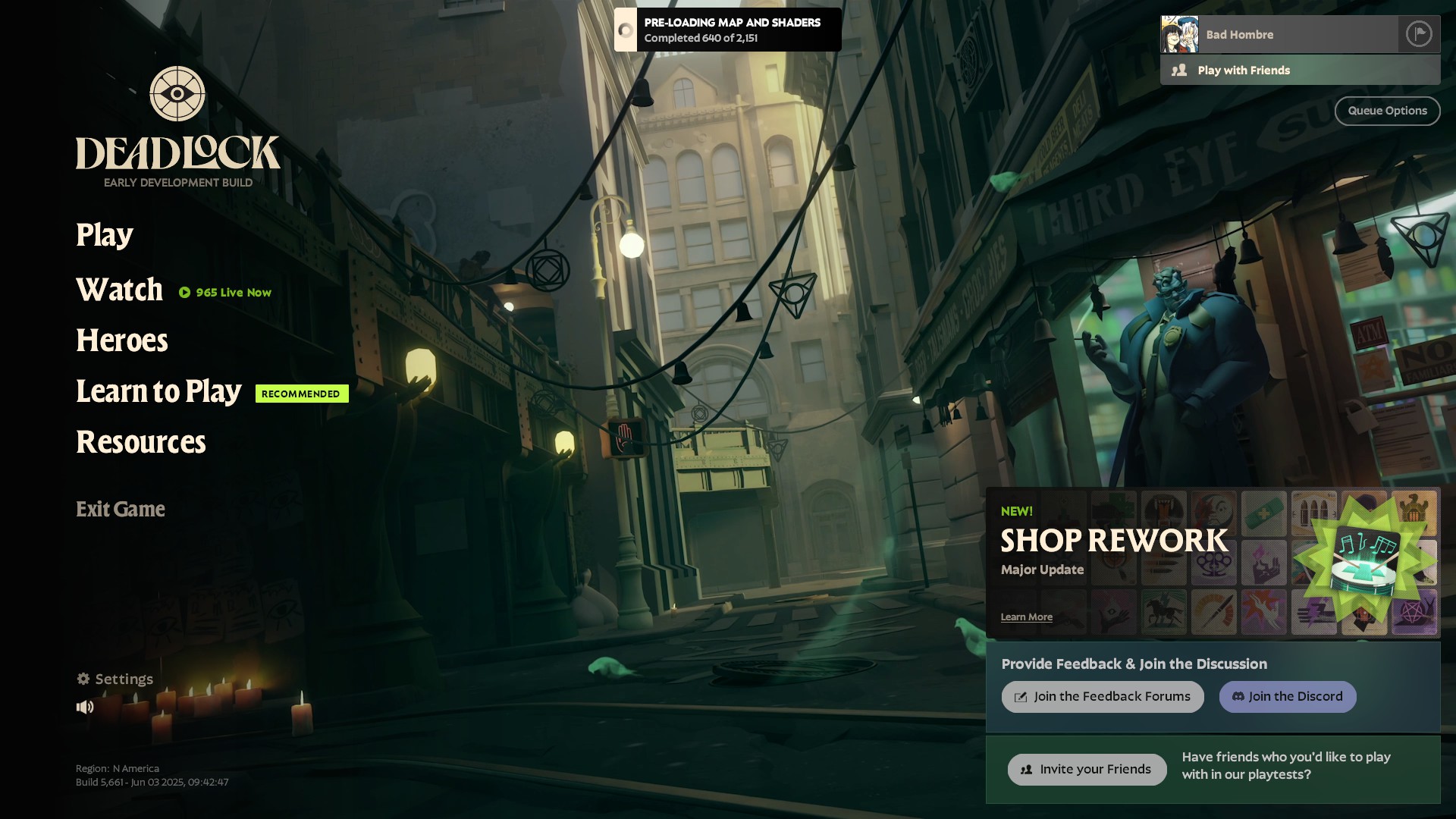Follow the Learn More link
1456x819 pixels.
[1026, 617]
